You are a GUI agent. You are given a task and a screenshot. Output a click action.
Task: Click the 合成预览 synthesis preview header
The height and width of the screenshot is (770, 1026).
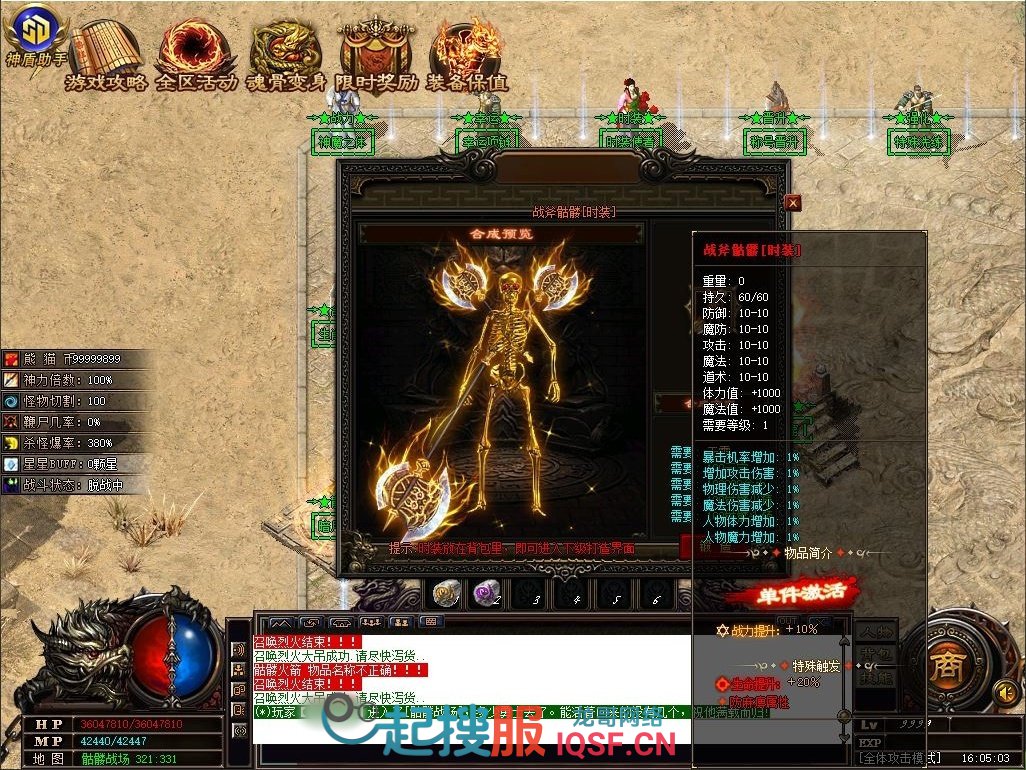[501, 234]
